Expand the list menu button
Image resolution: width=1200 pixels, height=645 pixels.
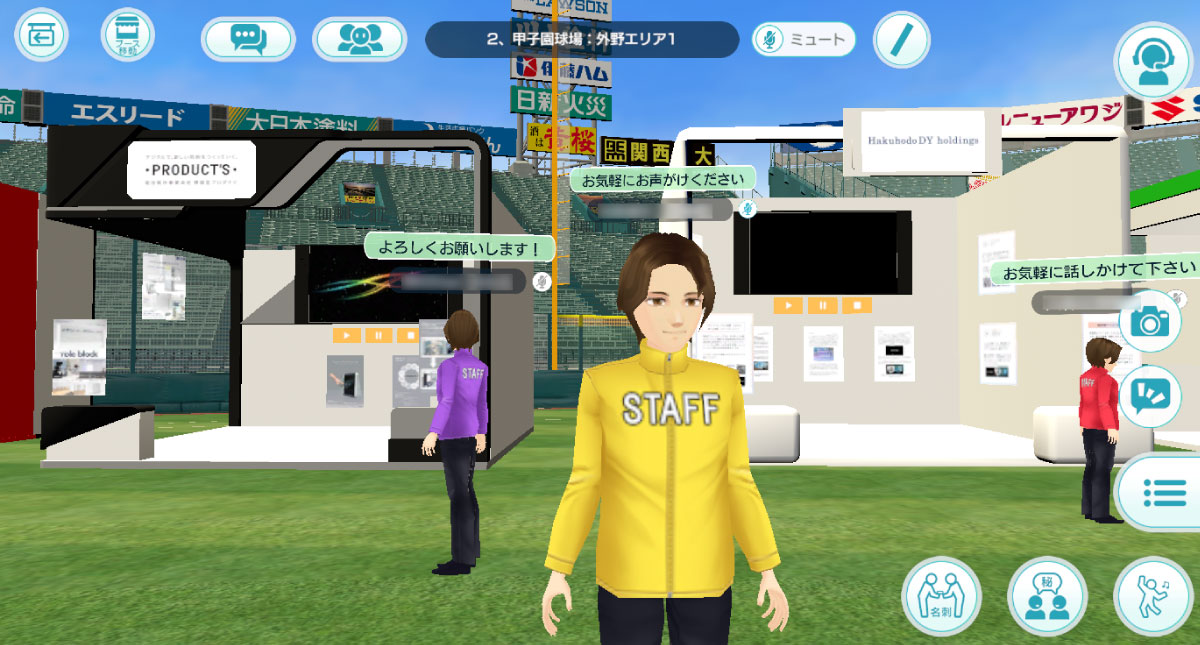coord(1159,492)
